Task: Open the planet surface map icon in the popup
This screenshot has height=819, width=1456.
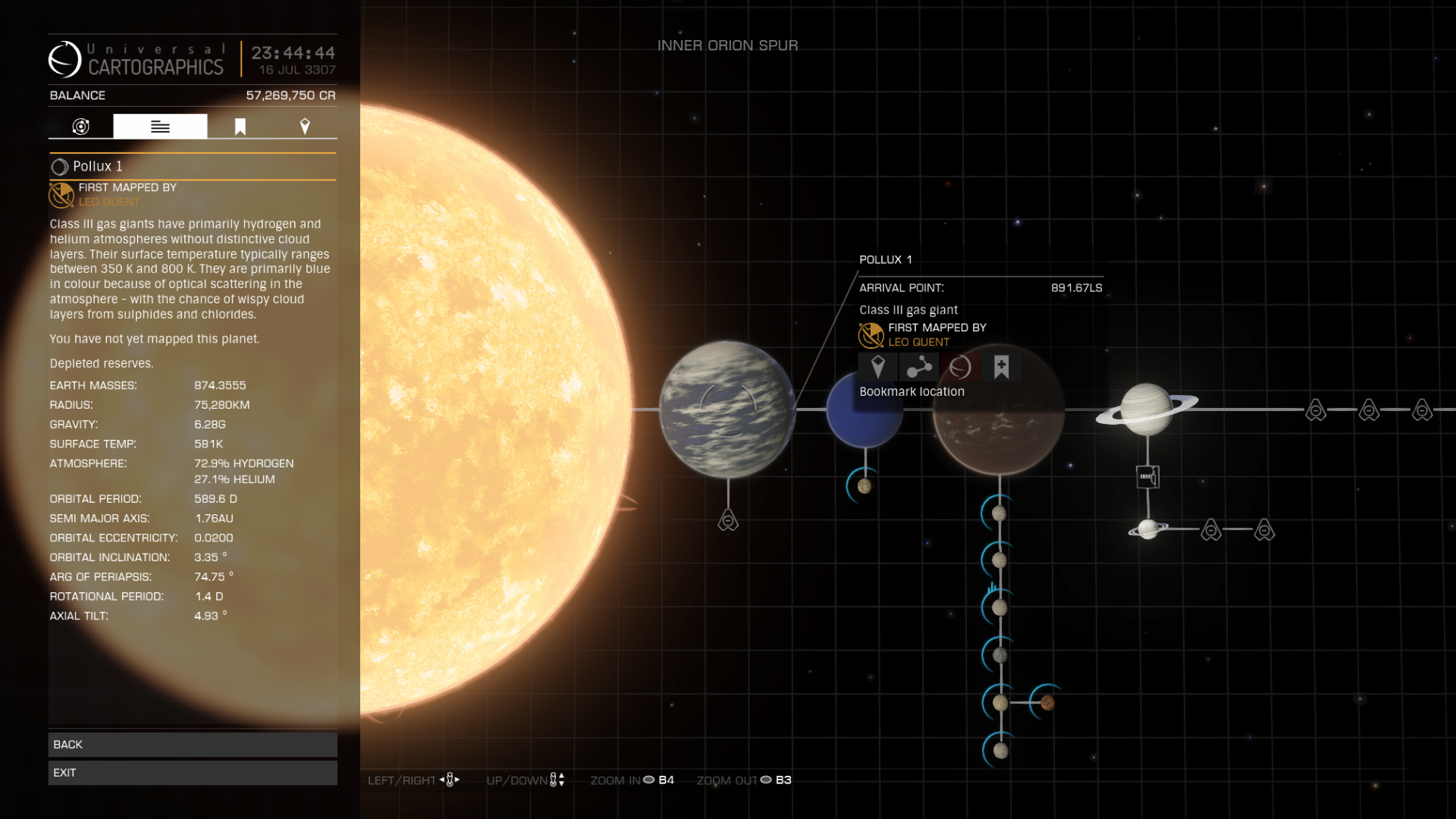Action: pyautogui.click(x=959, y=366)
